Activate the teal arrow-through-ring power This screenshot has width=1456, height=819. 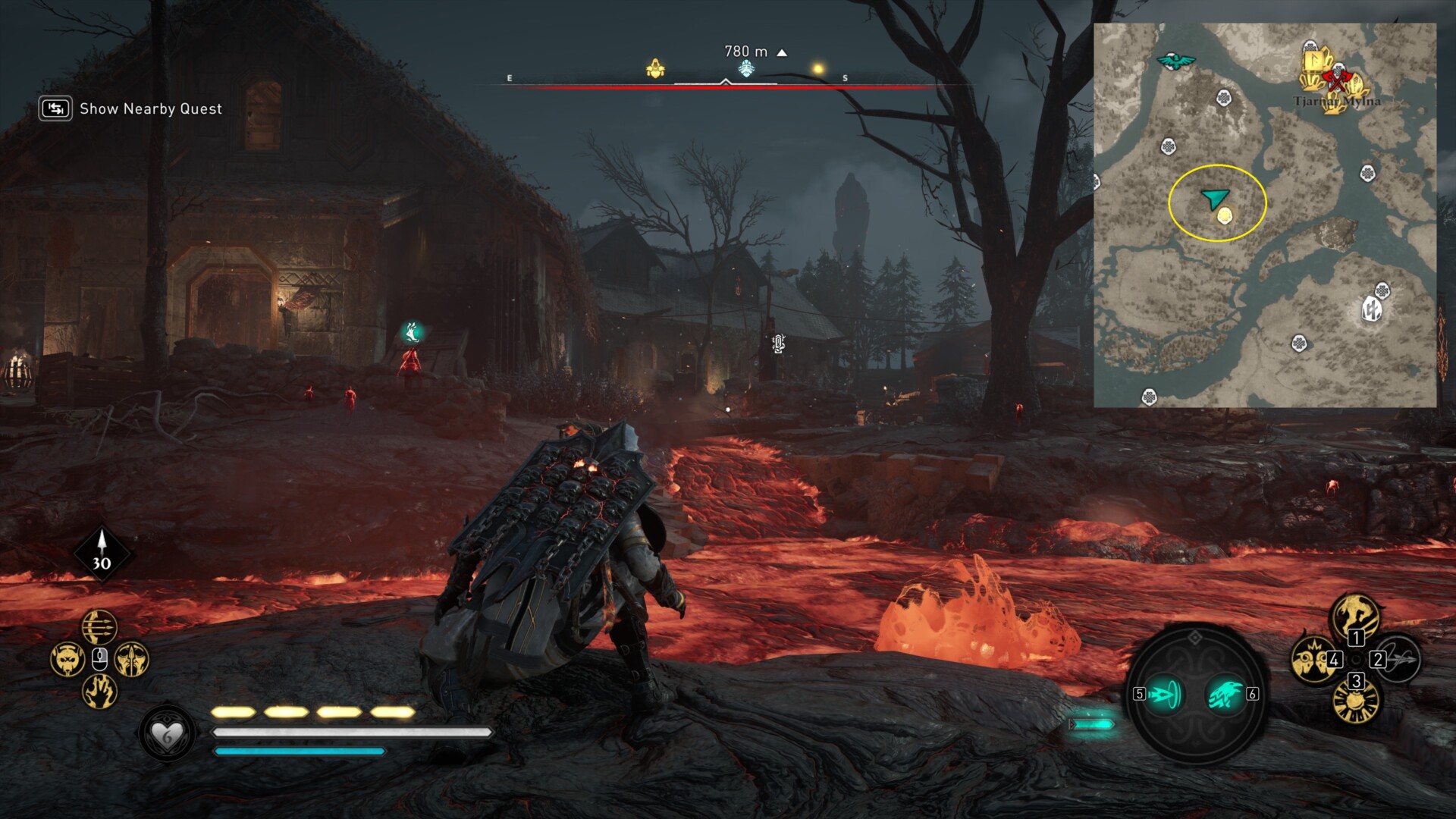tap(1166, 694)
